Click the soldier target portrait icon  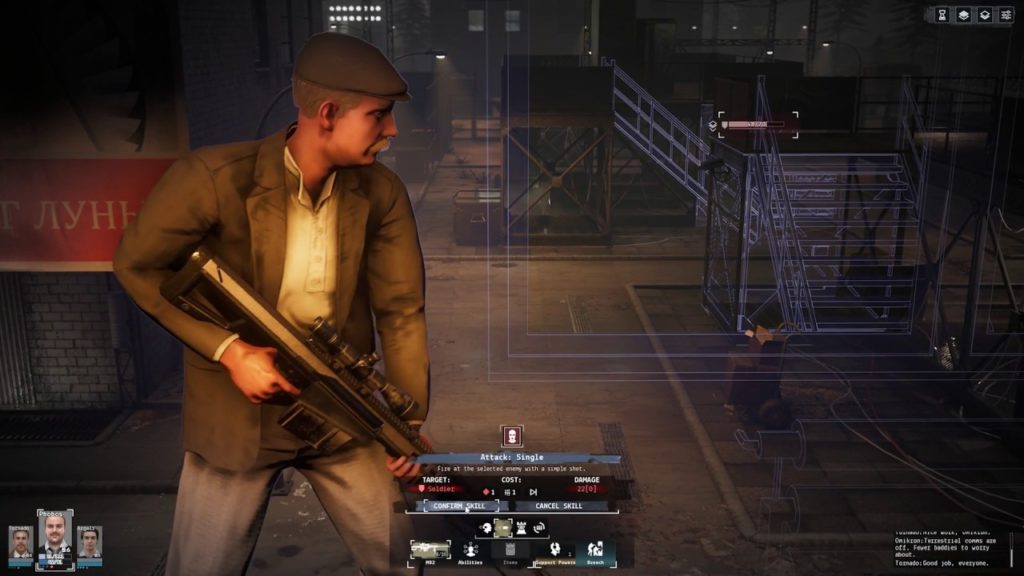click(x=512, y=437)
